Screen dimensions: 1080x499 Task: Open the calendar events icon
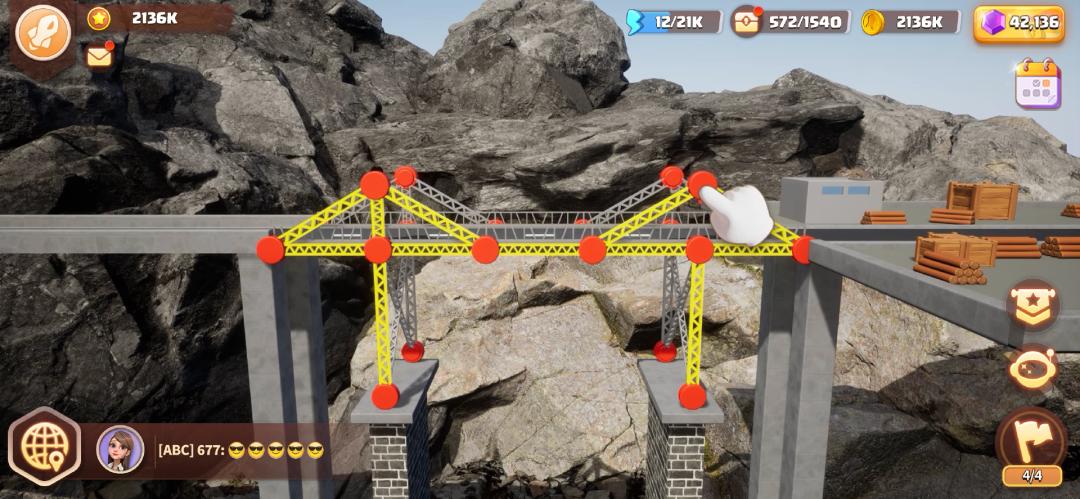[1037, 84]
